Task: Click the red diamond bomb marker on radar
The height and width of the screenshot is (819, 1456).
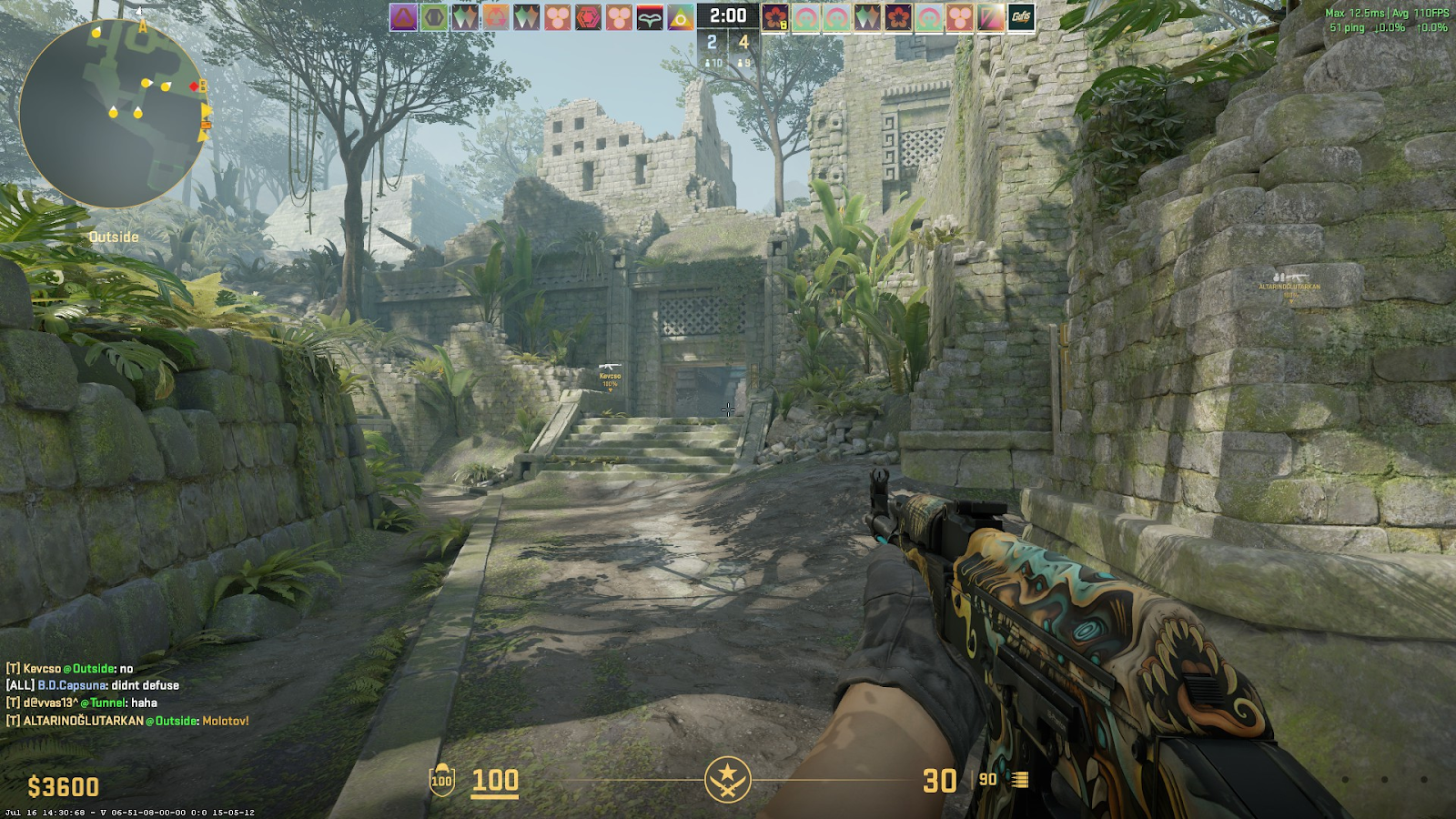Action: (x=193, y=86)
